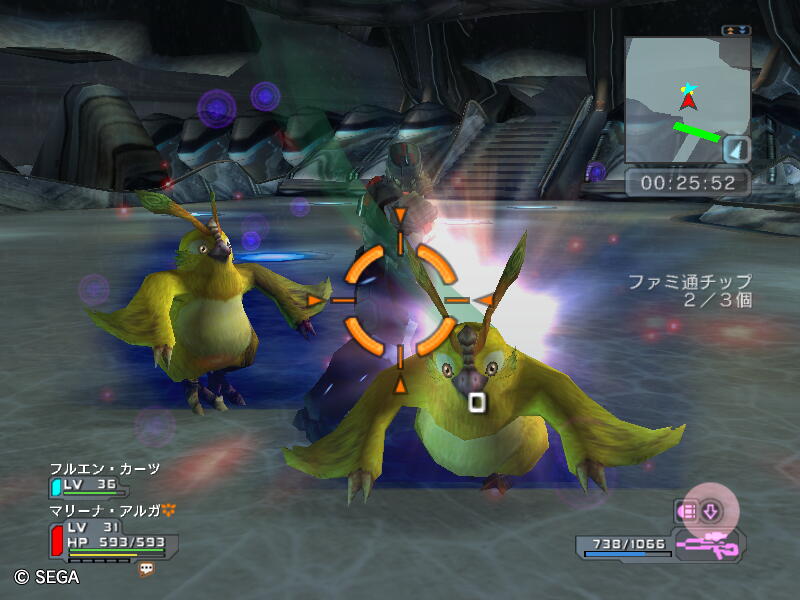The image size is (800, 600).
Task: Click the down-arrow palette switch icon
Action: (711, 511)
